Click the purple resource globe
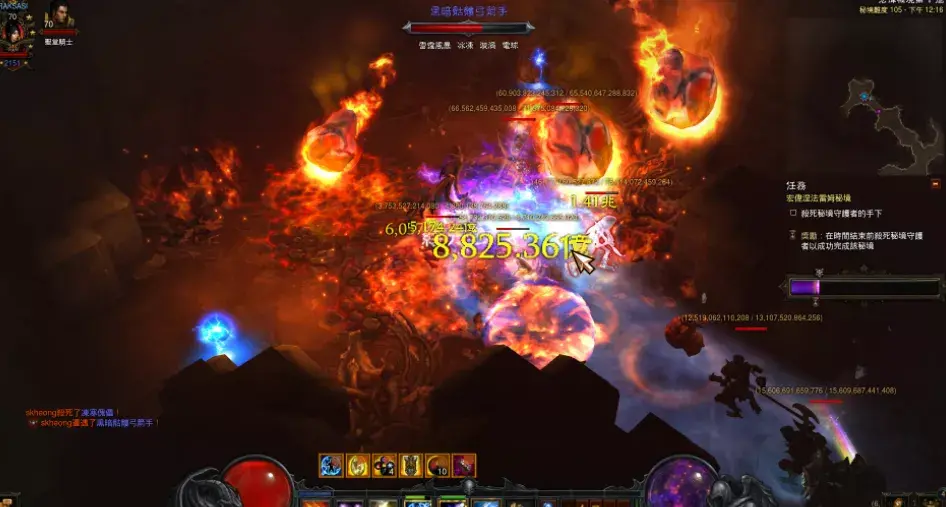This screenshot has height=507, width=946. click(680, 482)
